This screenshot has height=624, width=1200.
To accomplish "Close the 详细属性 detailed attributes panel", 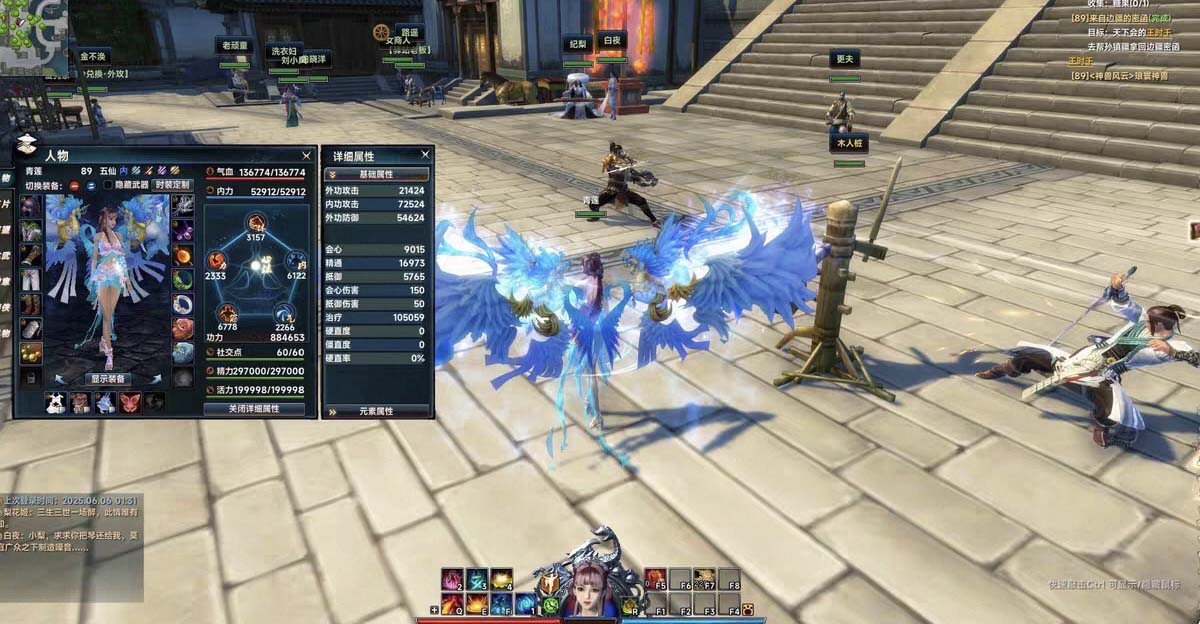I will [x=425, y=155].
